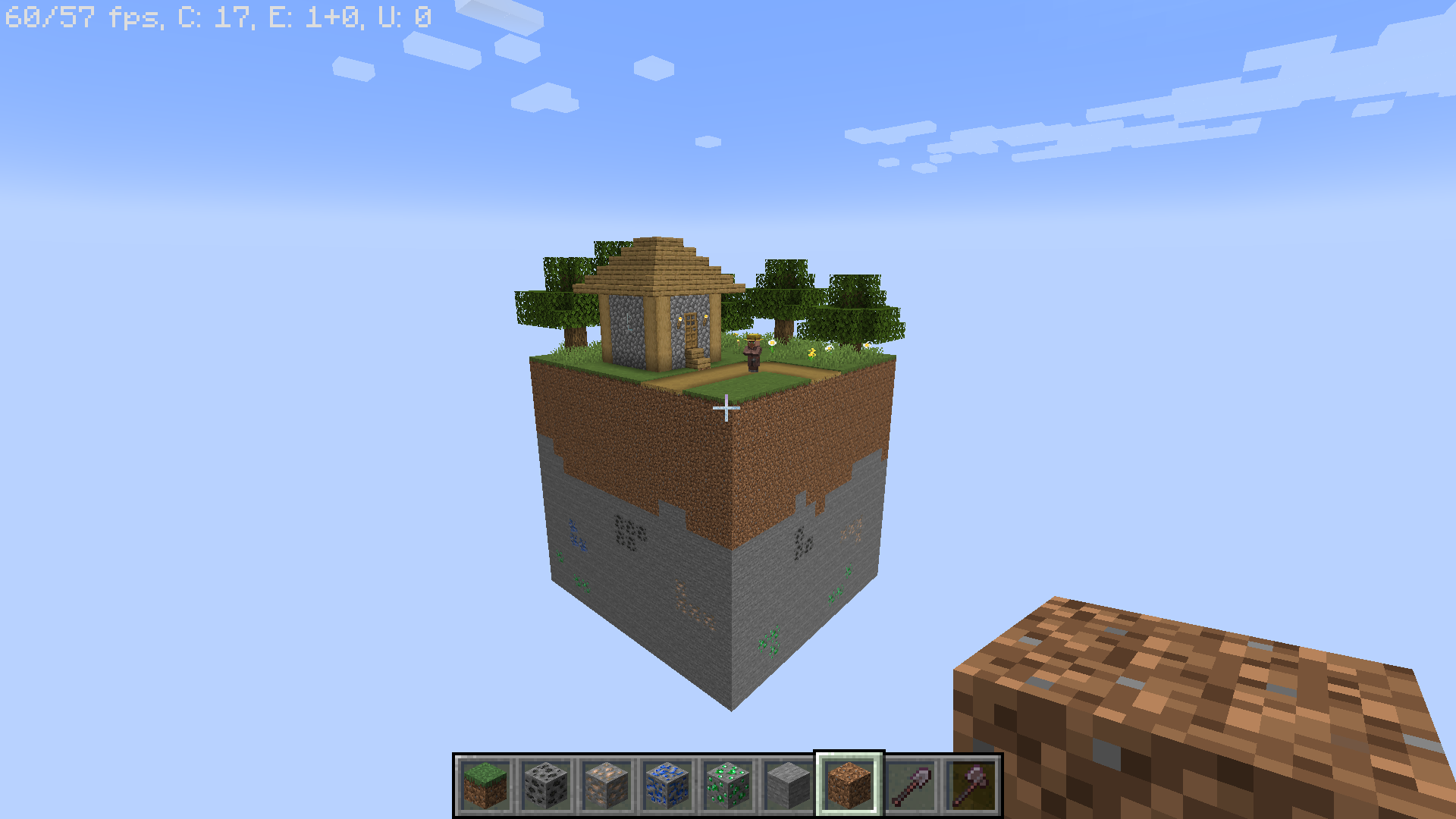Select the coal ore hotbar slot

click(545, 785)
